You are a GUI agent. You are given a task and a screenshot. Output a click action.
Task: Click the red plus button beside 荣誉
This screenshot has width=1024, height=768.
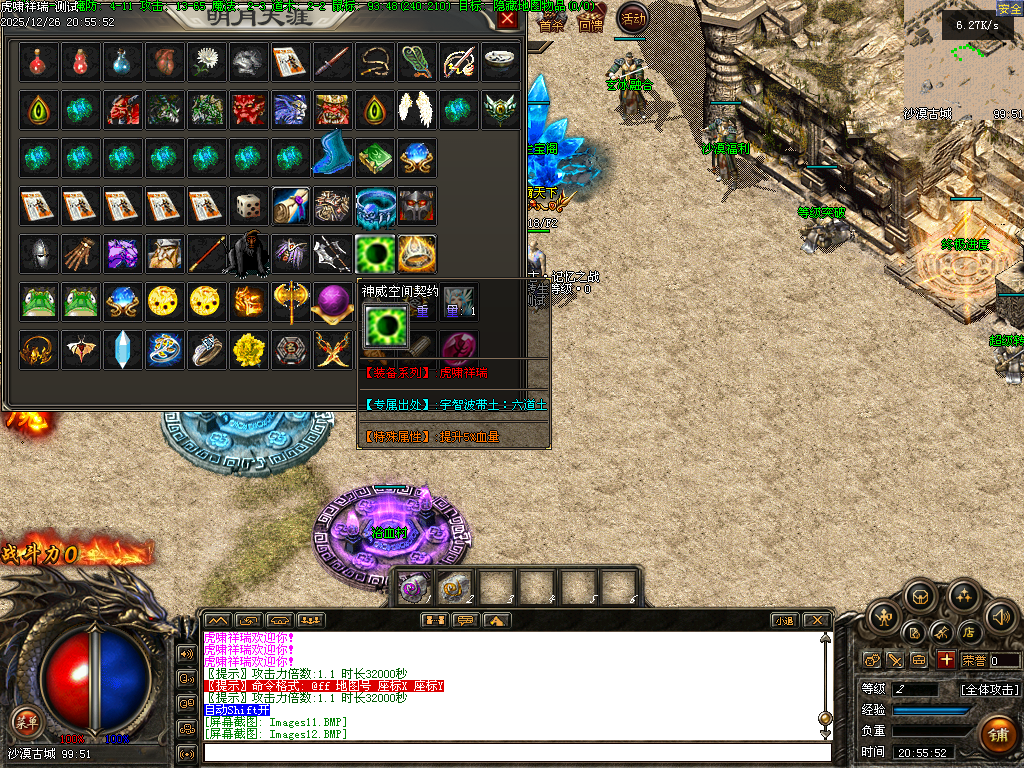point(946,660)
